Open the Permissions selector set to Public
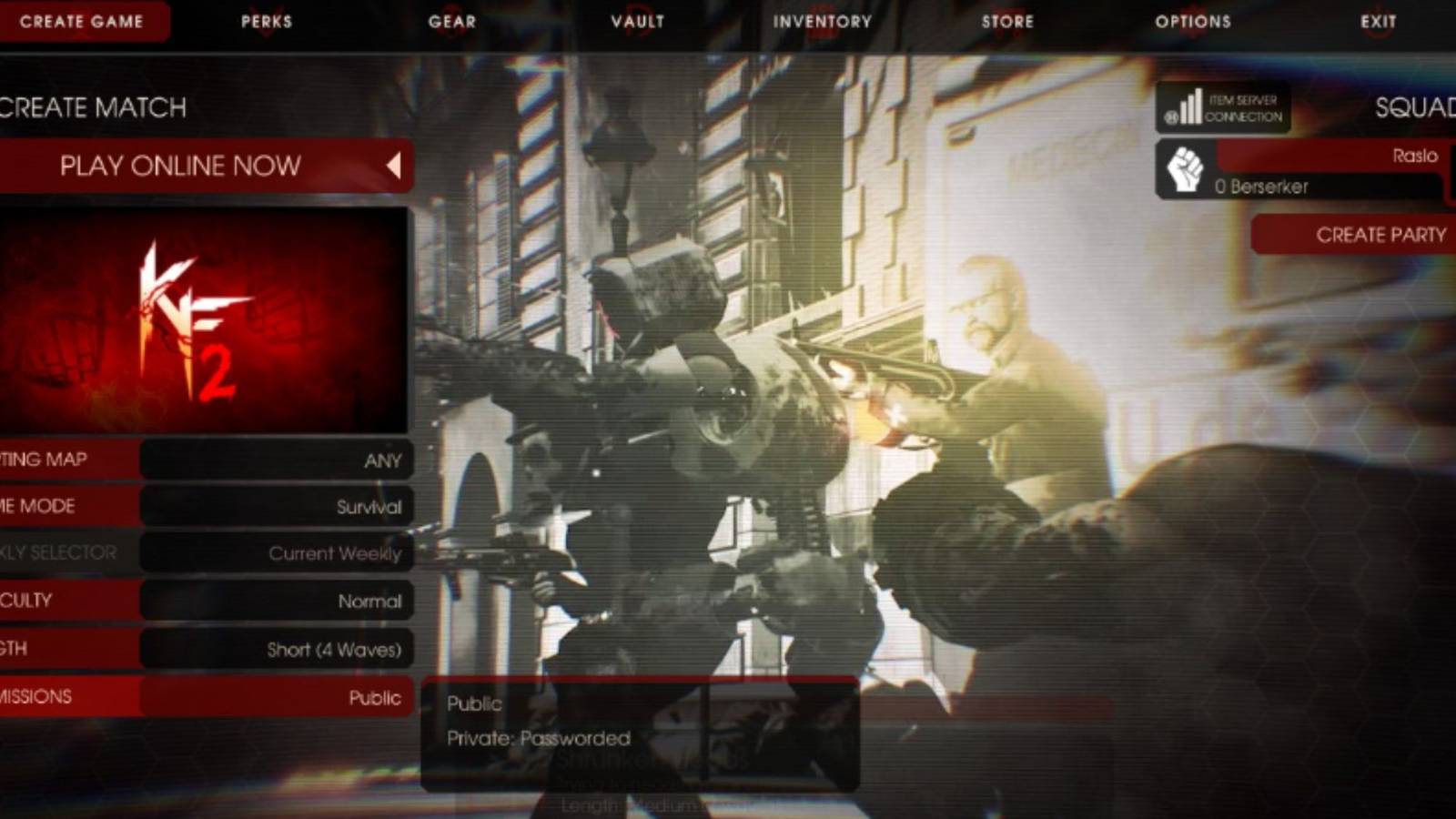 click(x=278, y=698)
